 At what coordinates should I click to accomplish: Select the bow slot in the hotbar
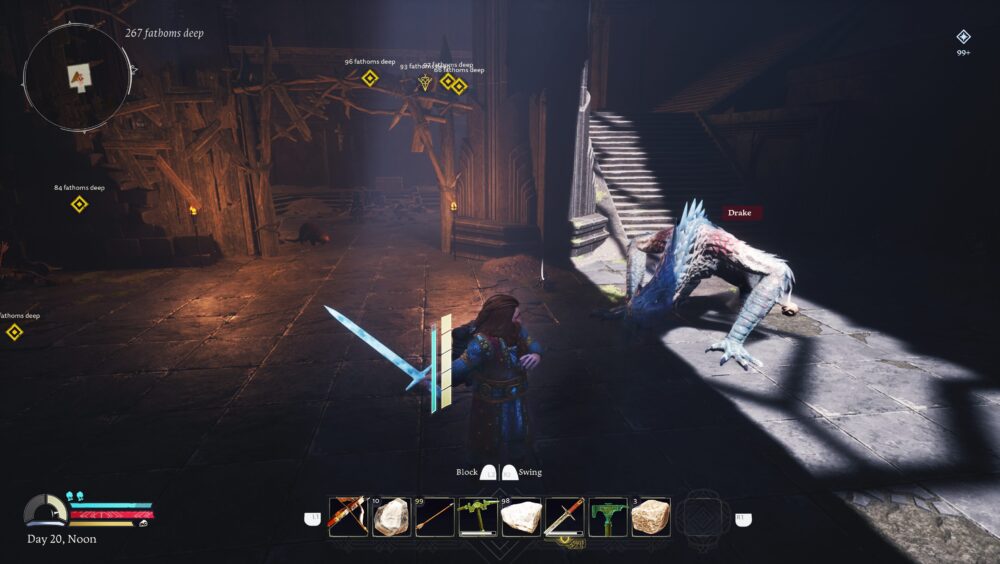[348, 517]
